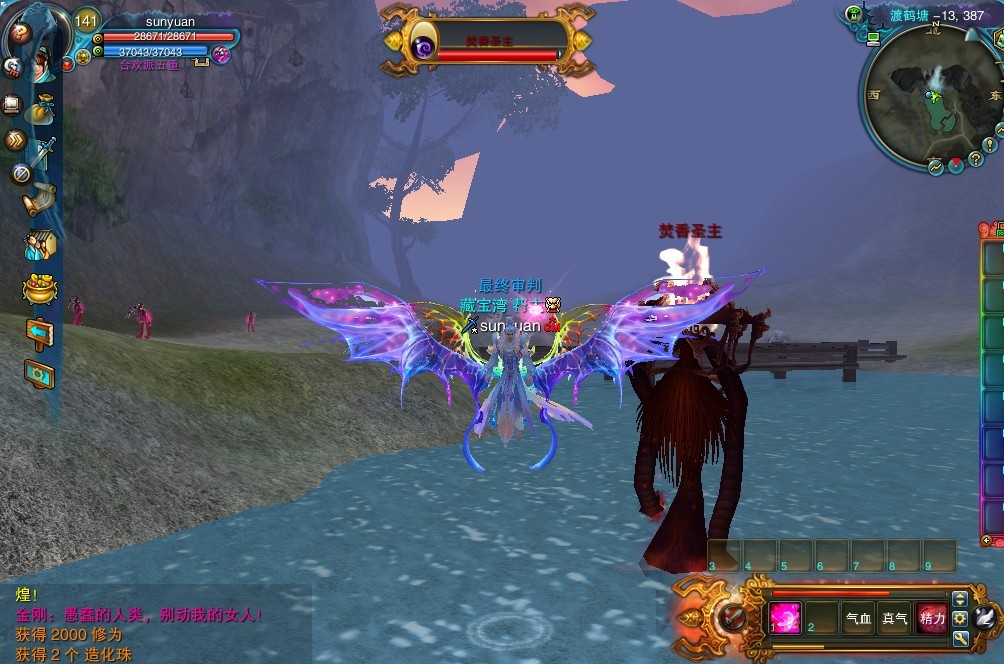
Task: Select the sunyuan player portrait
Action: click(40, 62)
